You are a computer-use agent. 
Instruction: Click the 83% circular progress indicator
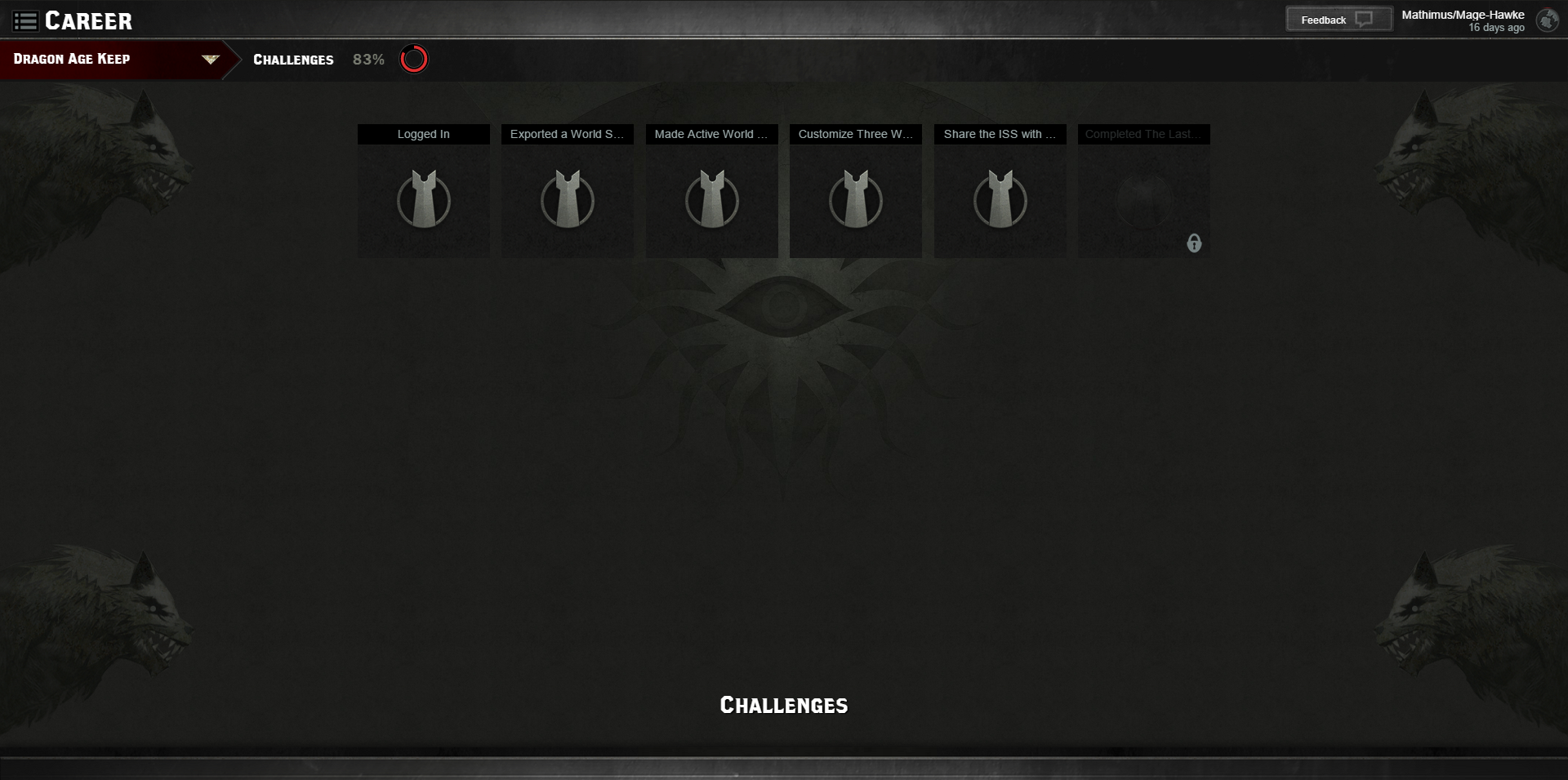click(x=414, y=58)
